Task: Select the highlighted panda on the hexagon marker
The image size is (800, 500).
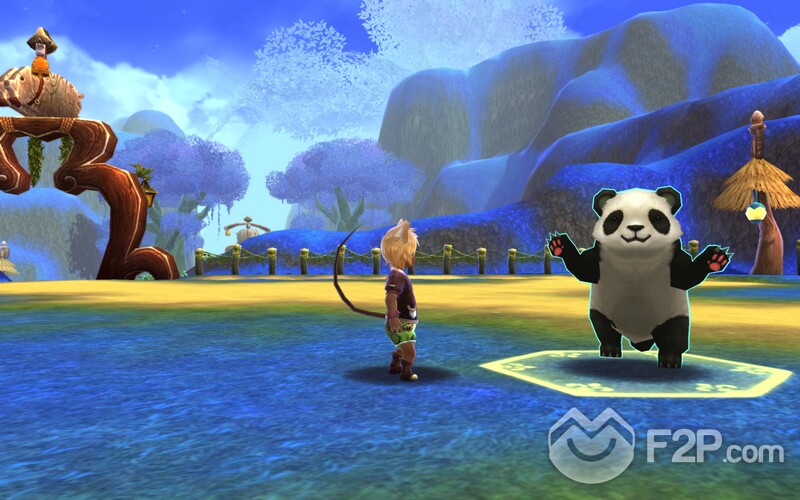Action: coord(638,275)
